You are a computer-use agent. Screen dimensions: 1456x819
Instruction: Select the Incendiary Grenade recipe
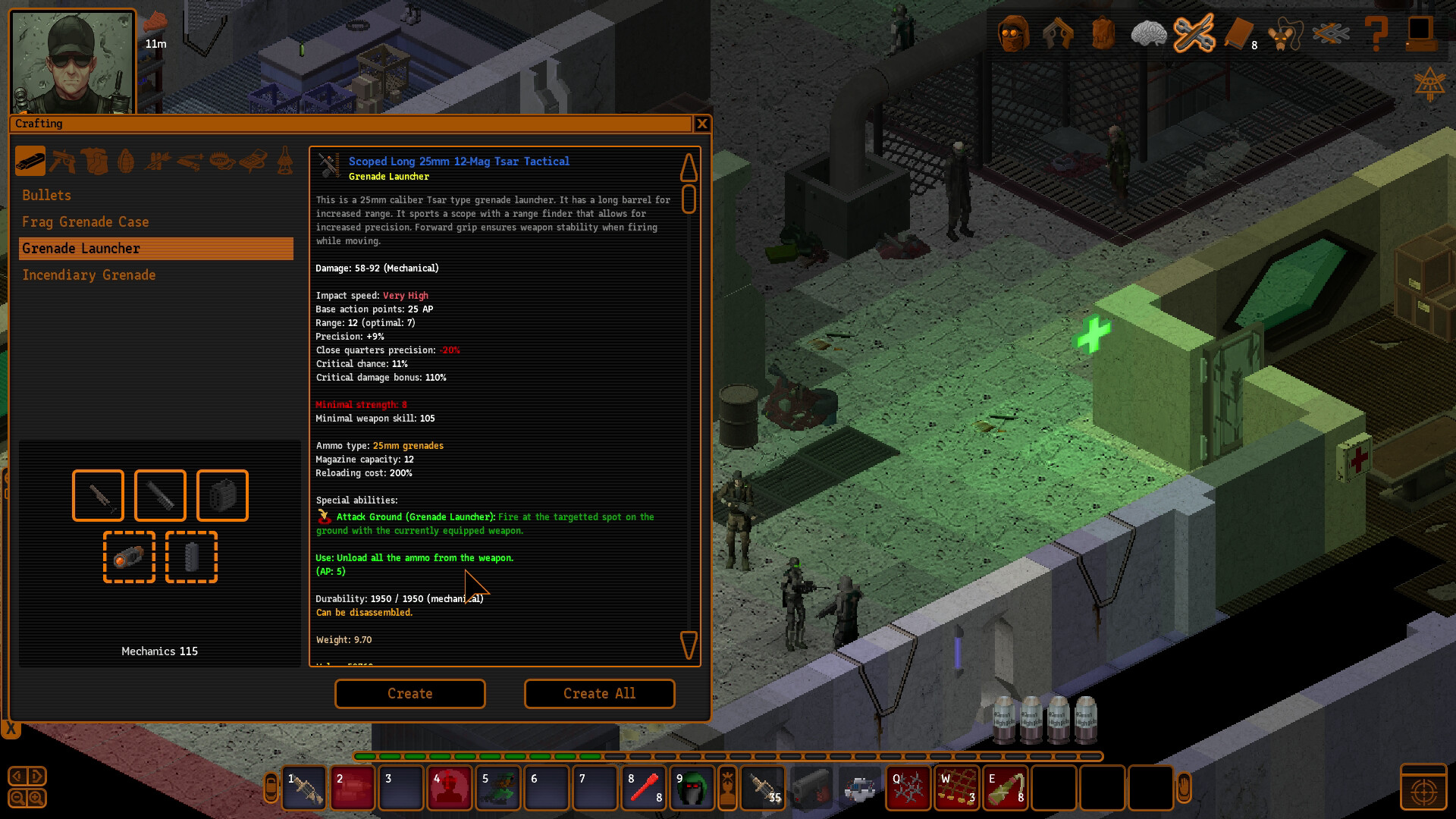(89, 275)
